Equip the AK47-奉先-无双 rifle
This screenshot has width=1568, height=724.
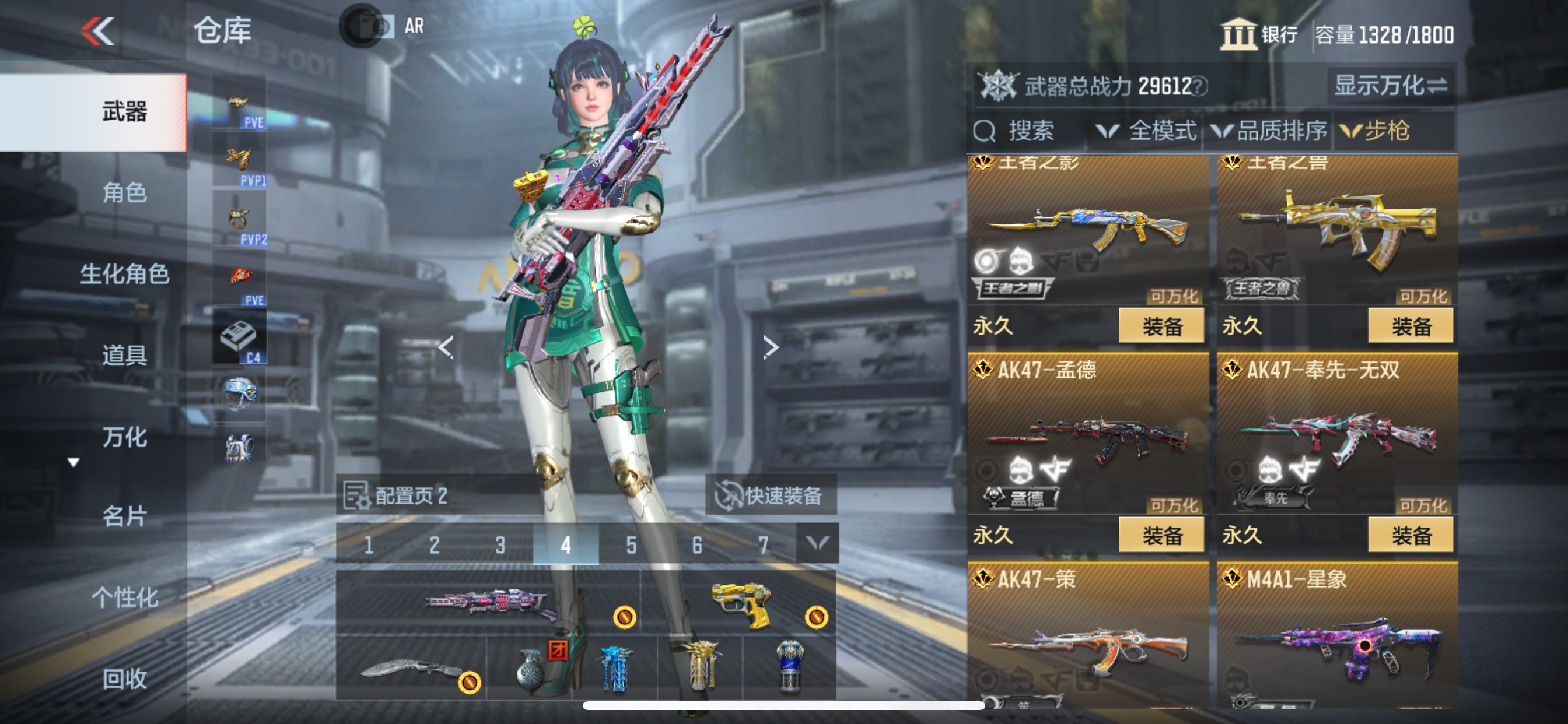(x=1410, y=535)
